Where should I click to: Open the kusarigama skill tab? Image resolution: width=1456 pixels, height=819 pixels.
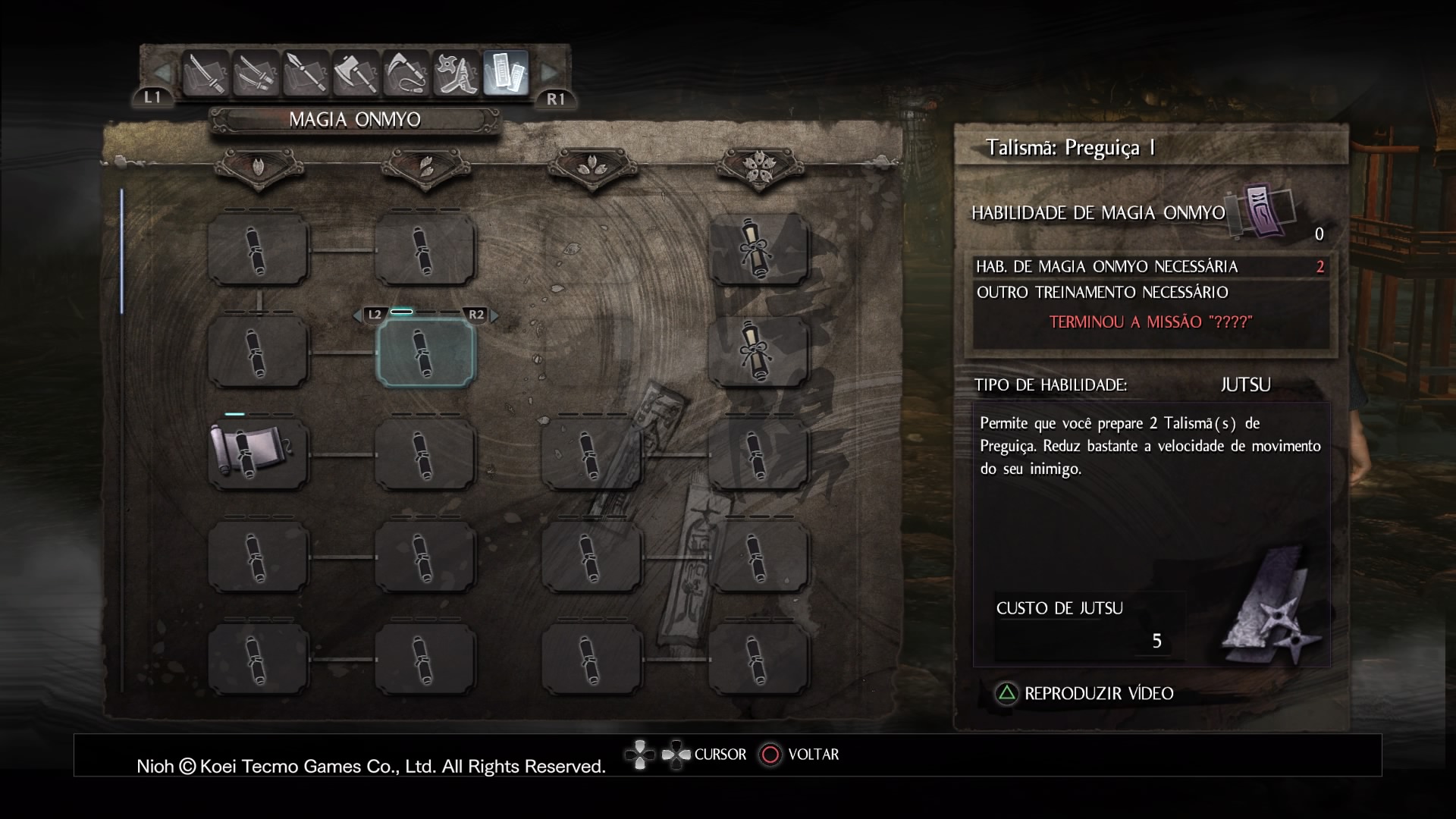[x=406, y=74]
